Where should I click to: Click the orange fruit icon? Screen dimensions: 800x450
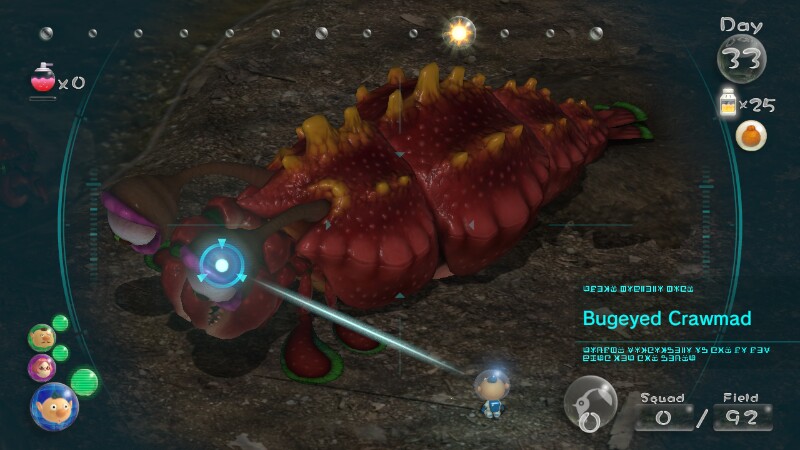pyautogui.click(x=750, y=136)
